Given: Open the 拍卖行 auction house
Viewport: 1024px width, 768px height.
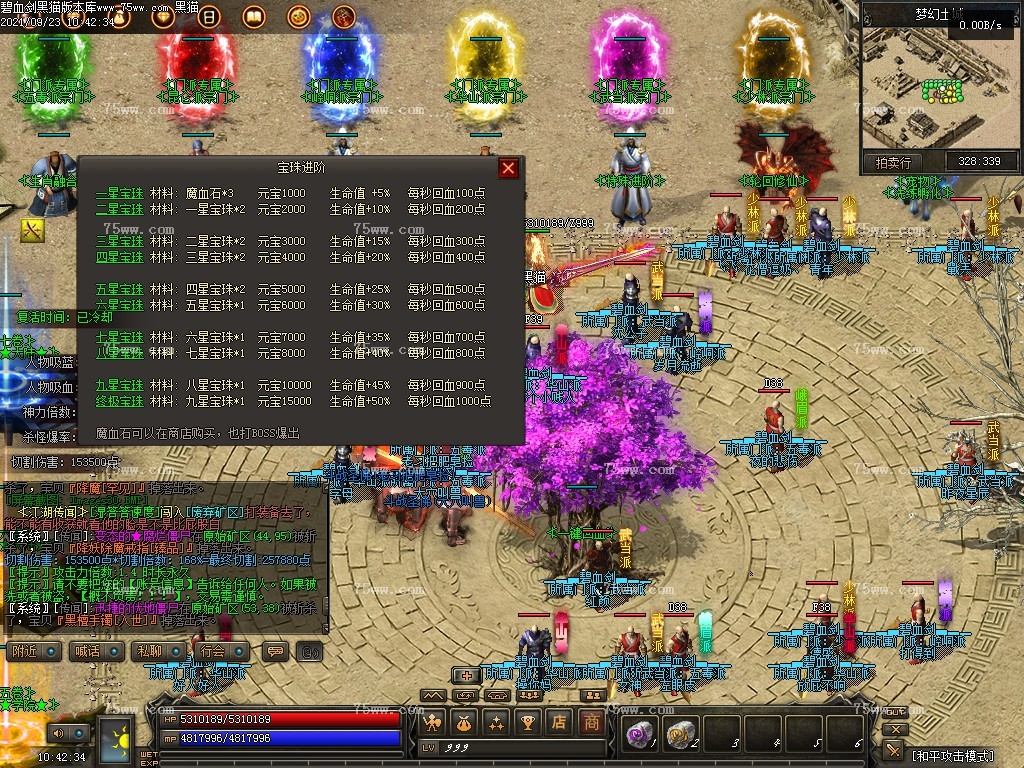Looking at the screenshot, I should tap(893, 162).
